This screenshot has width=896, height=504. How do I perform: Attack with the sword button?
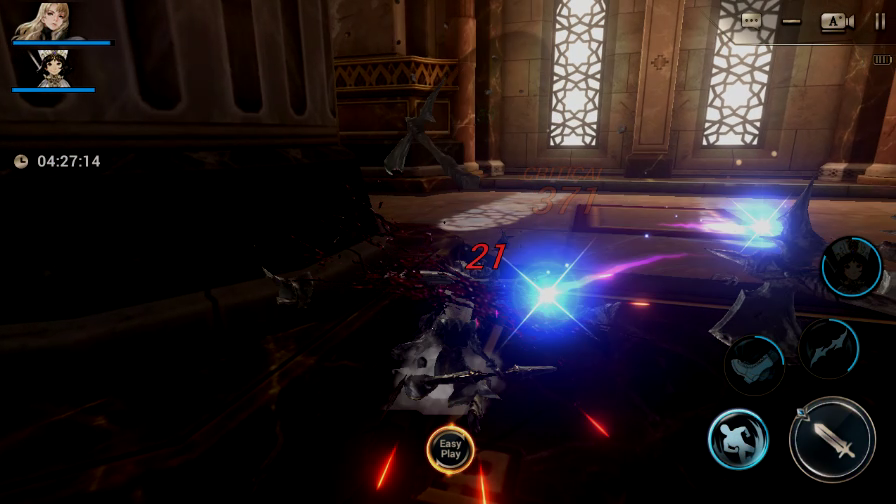(832, 440)
